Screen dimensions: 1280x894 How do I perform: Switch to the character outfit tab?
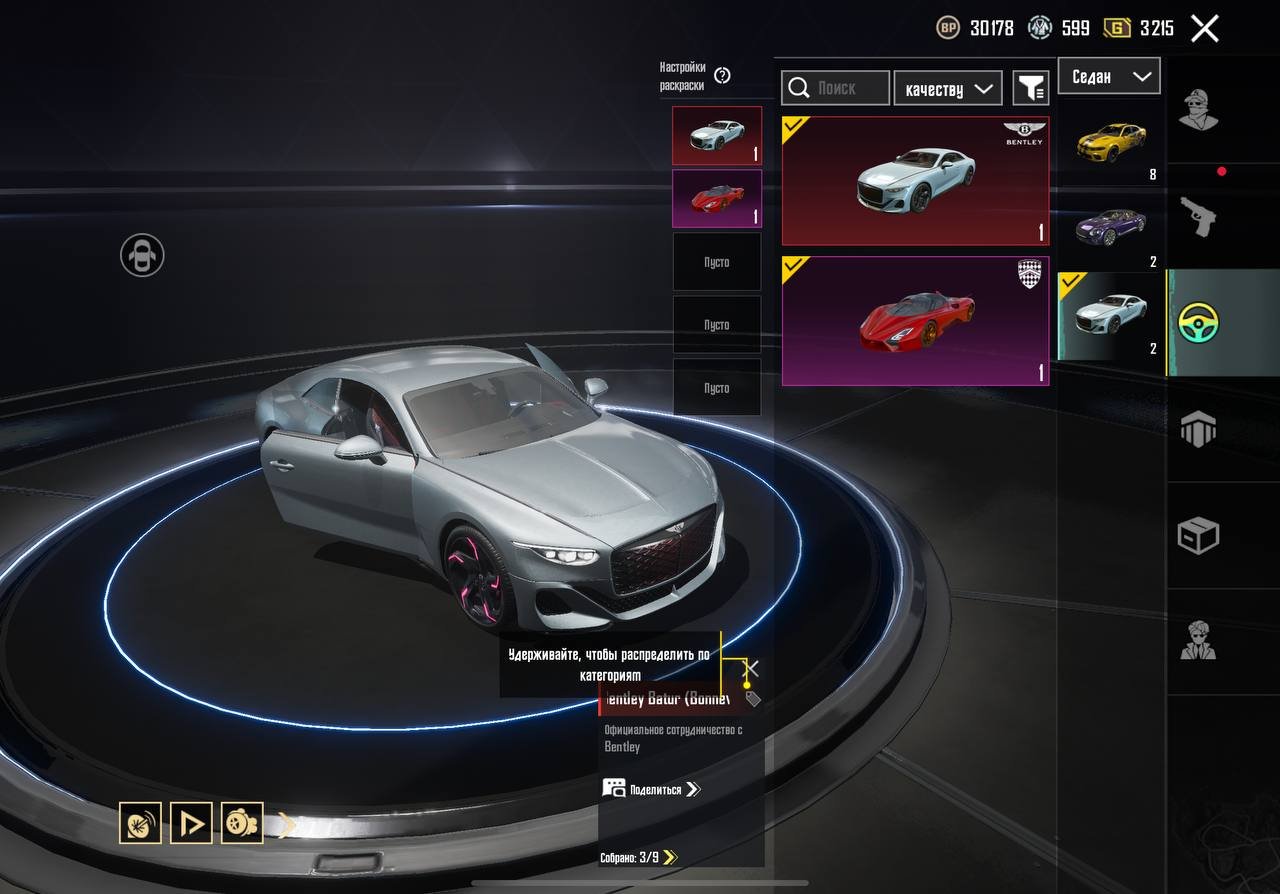(1198, 110)
